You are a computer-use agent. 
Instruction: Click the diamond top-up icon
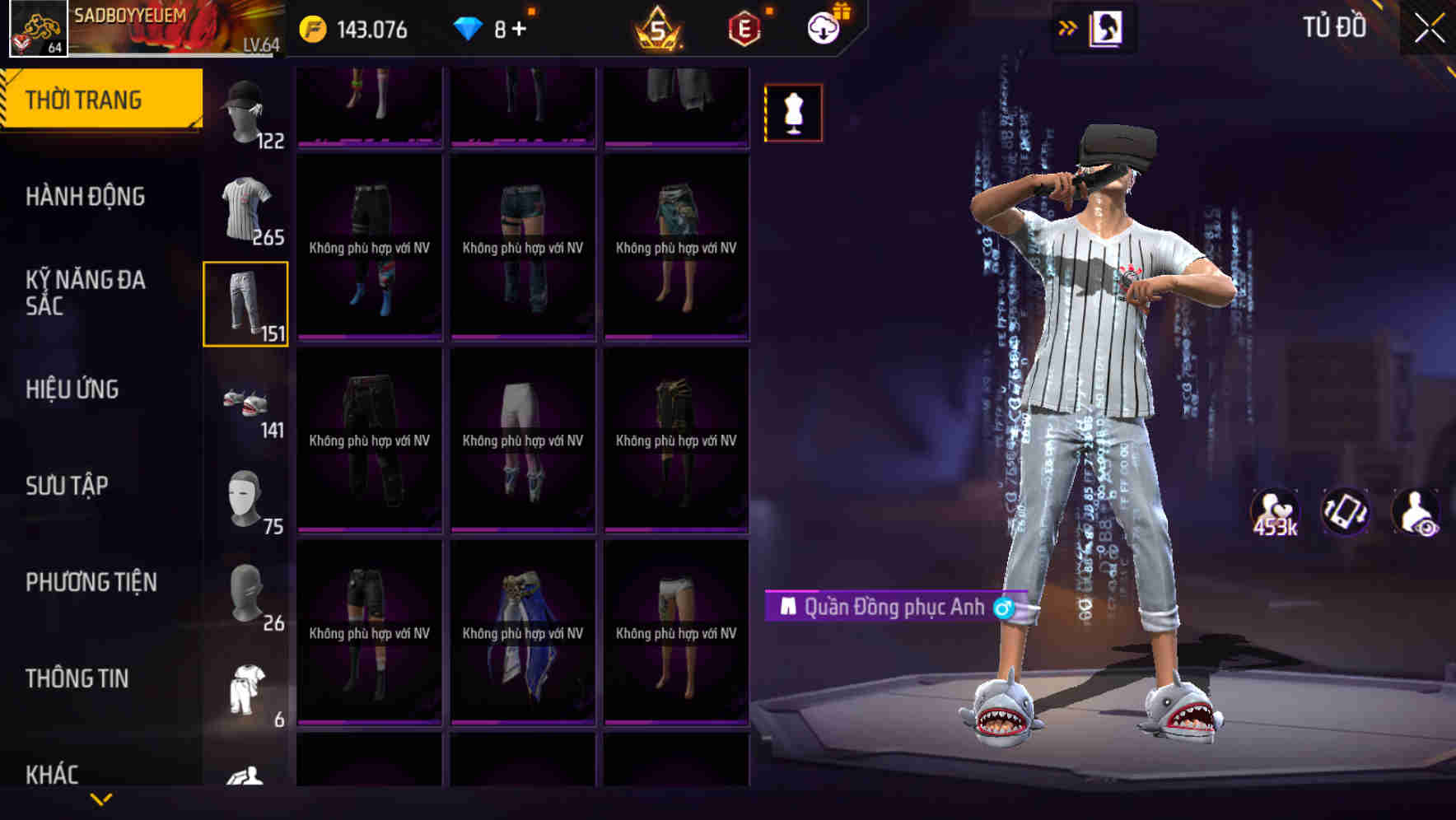pos(467,27)
